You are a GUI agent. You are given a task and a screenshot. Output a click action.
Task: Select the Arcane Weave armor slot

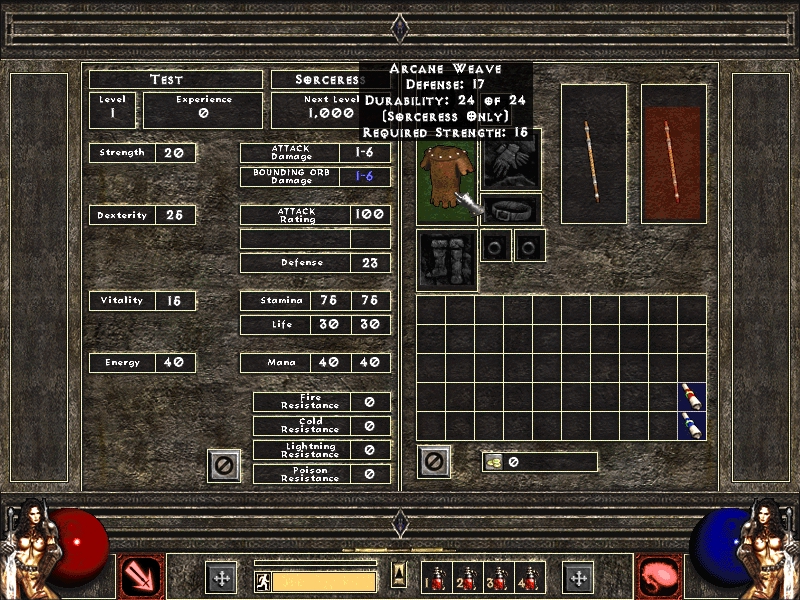click(447, 181)
